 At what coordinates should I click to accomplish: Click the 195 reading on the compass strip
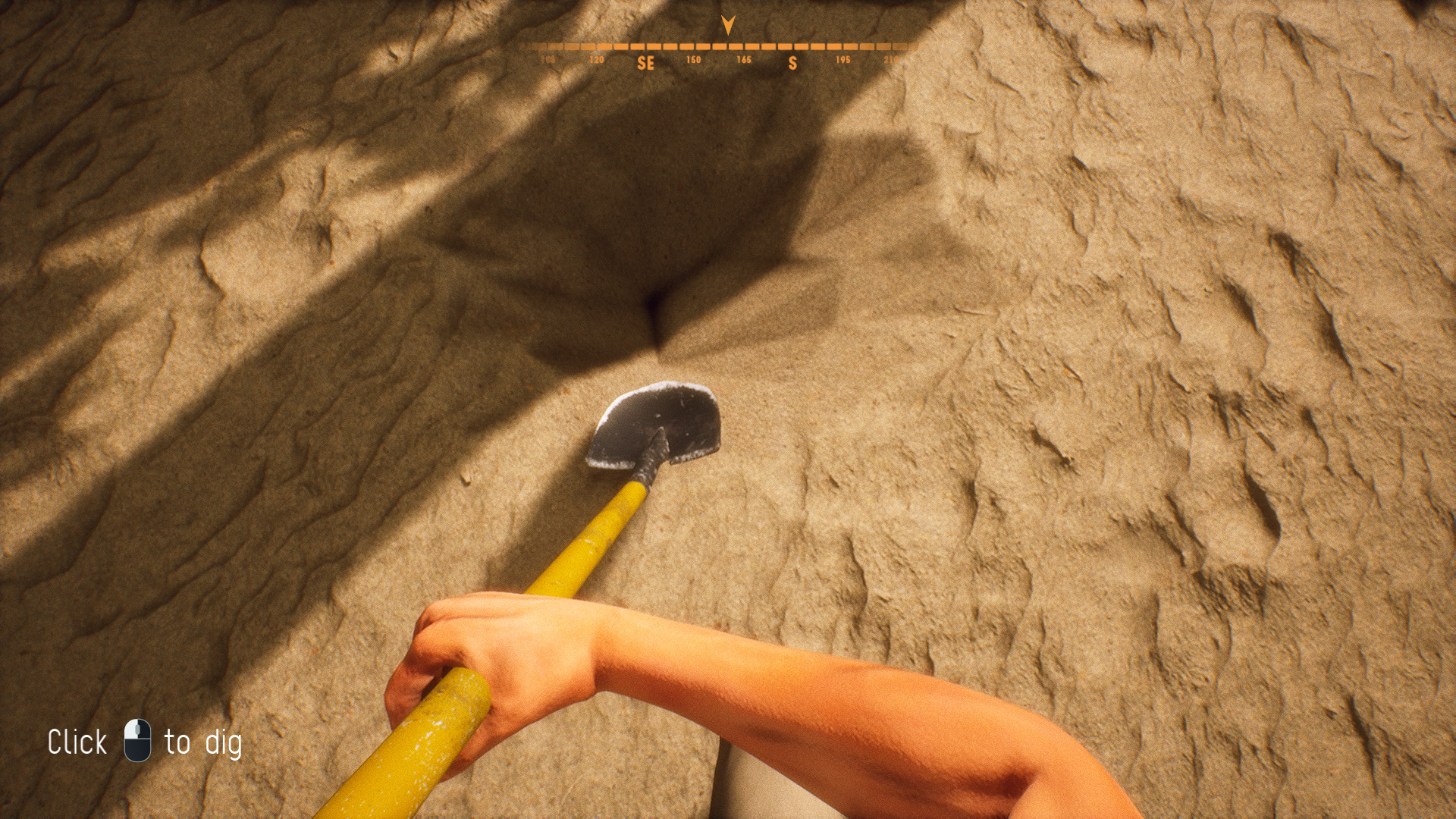click(843, 58)
